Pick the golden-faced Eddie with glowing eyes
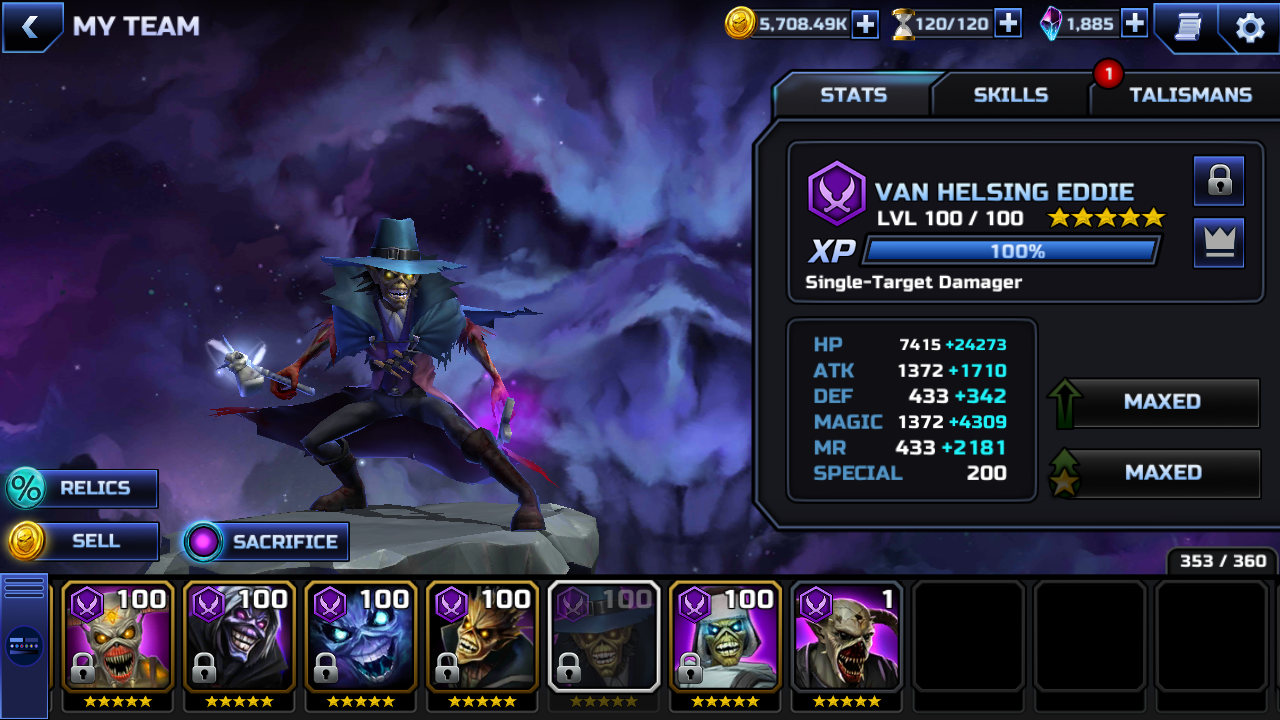The height and width of the screenshot is (720, 1280). tap(483, 637)
